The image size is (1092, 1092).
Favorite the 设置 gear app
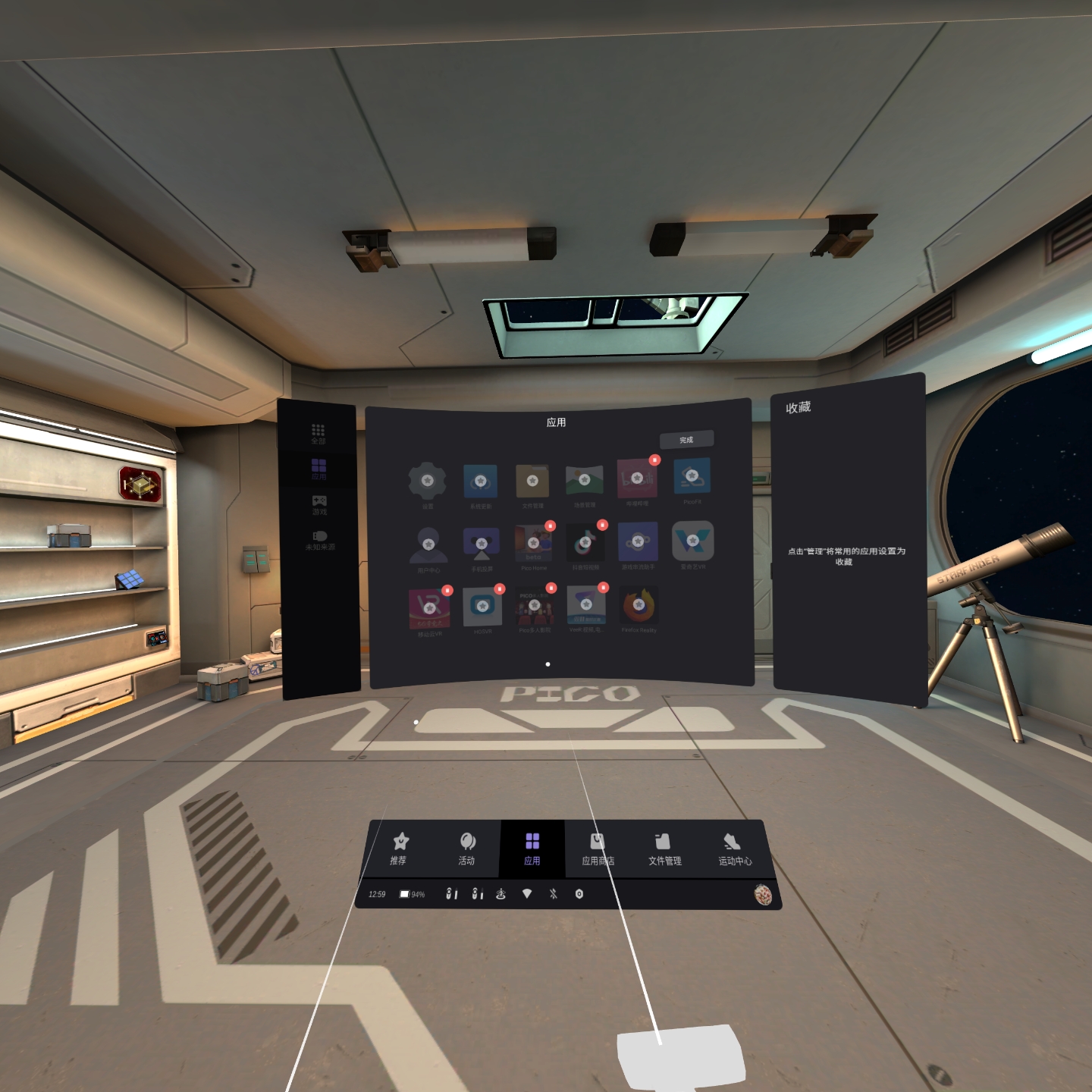(428, 480)
